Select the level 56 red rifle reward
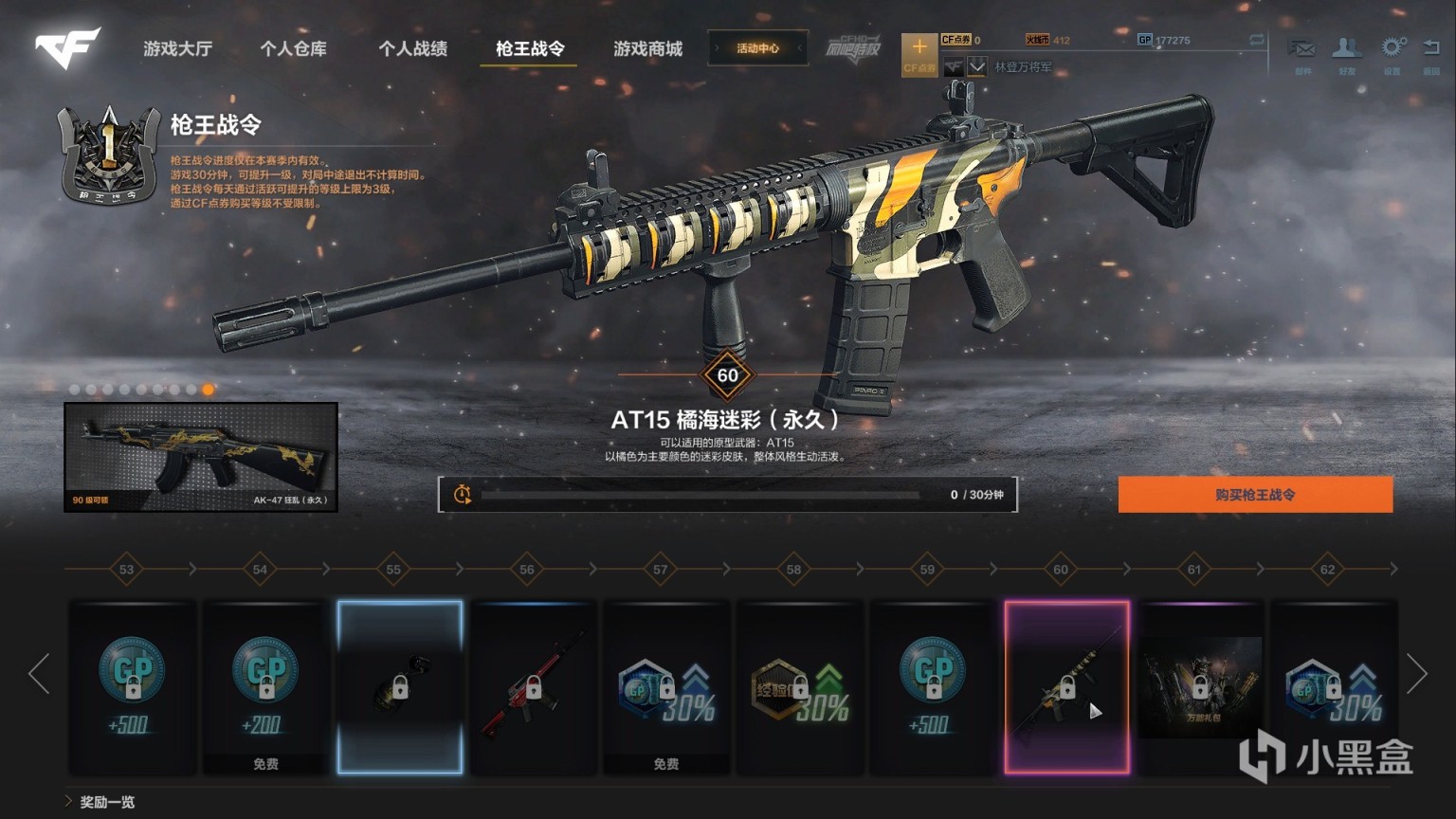Image resolution: width=1456 pixels, height=819 pixels. (x=534, y=686)
